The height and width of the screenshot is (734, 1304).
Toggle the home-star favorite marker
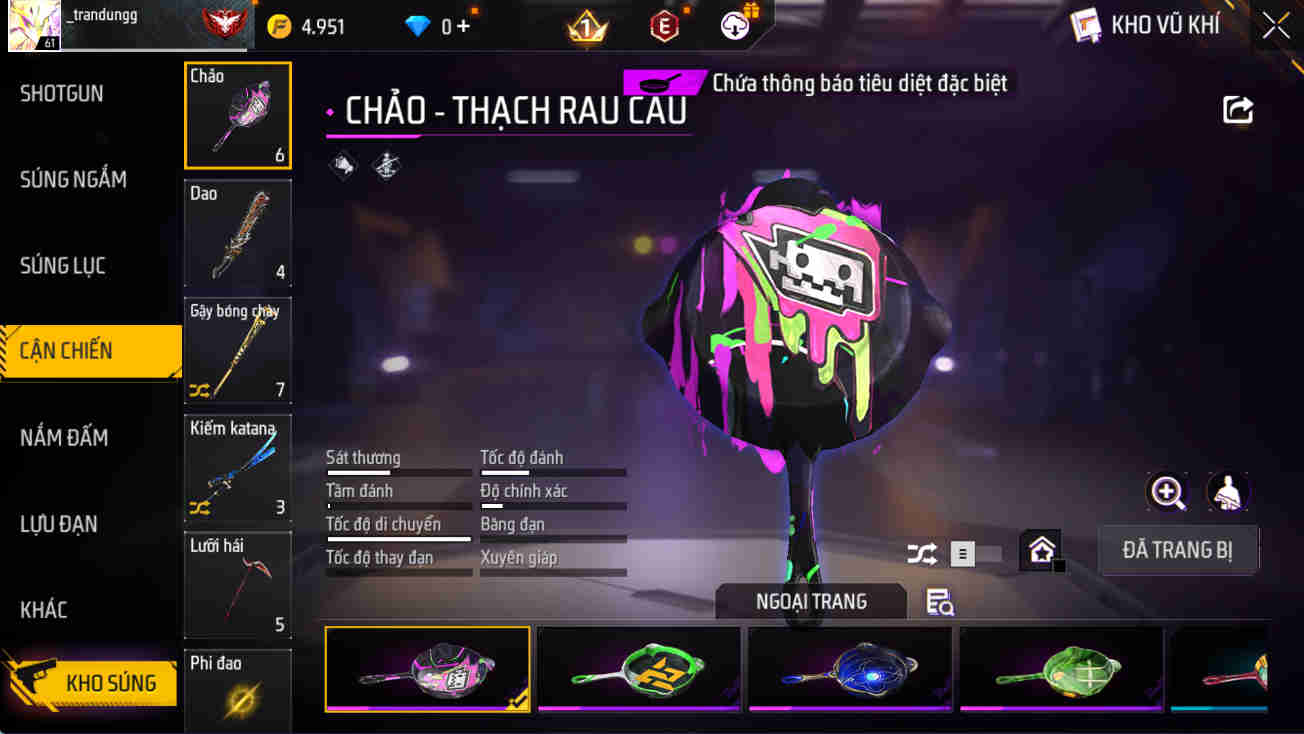(1041, 549)
